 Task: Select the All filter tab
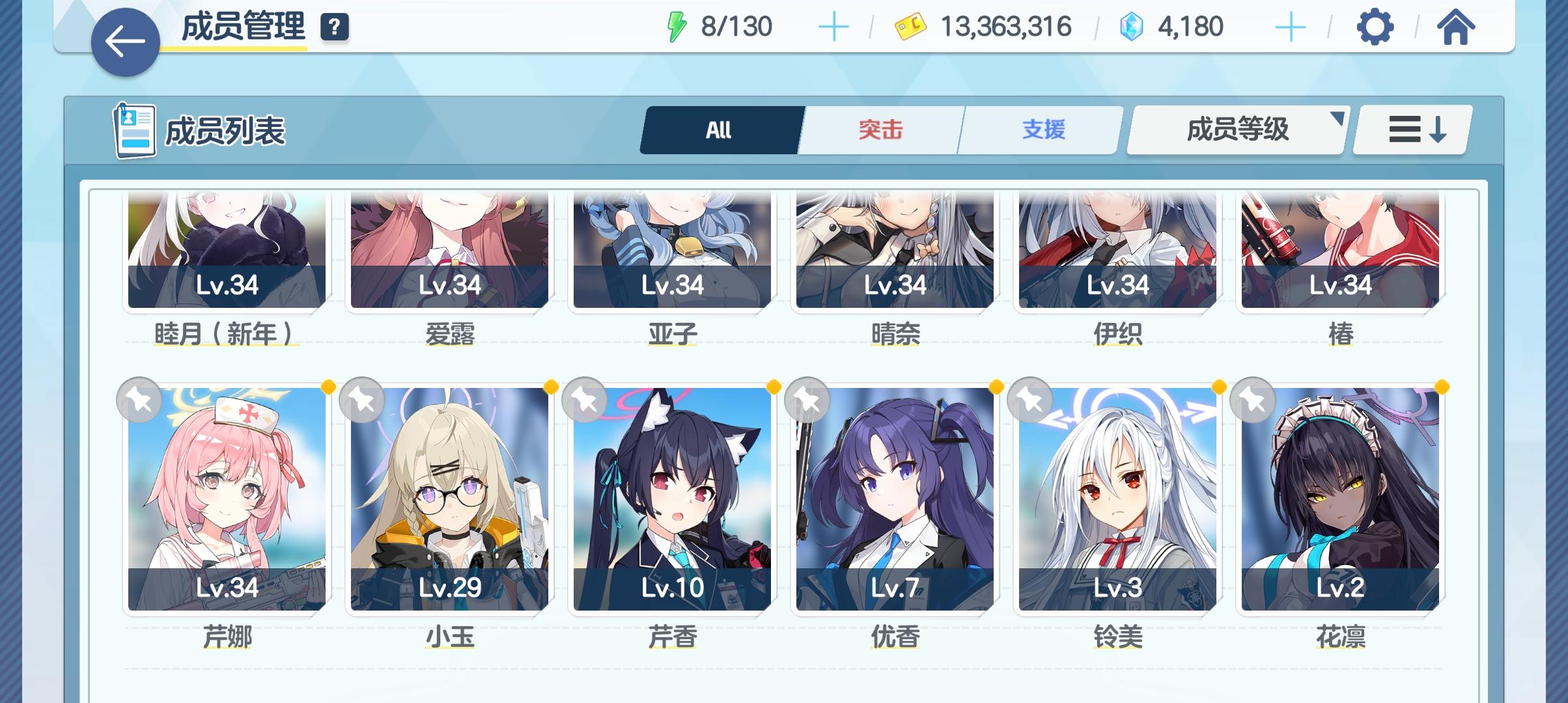click(719, 130)
